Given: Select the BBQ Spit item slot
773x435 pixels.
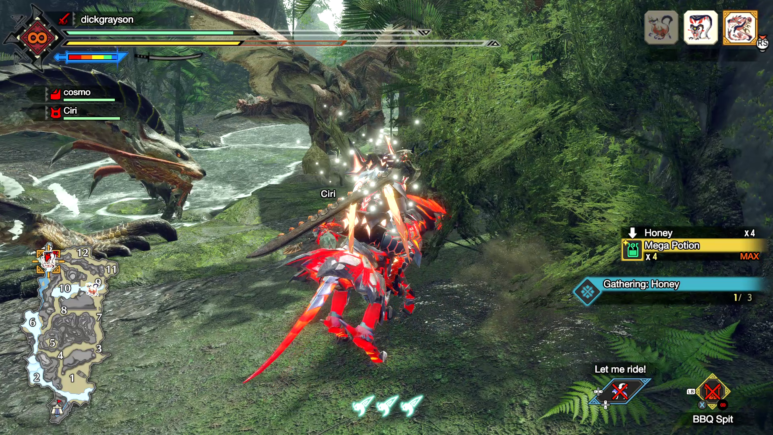Looking at the screenshot, I should tap(713, 392).
